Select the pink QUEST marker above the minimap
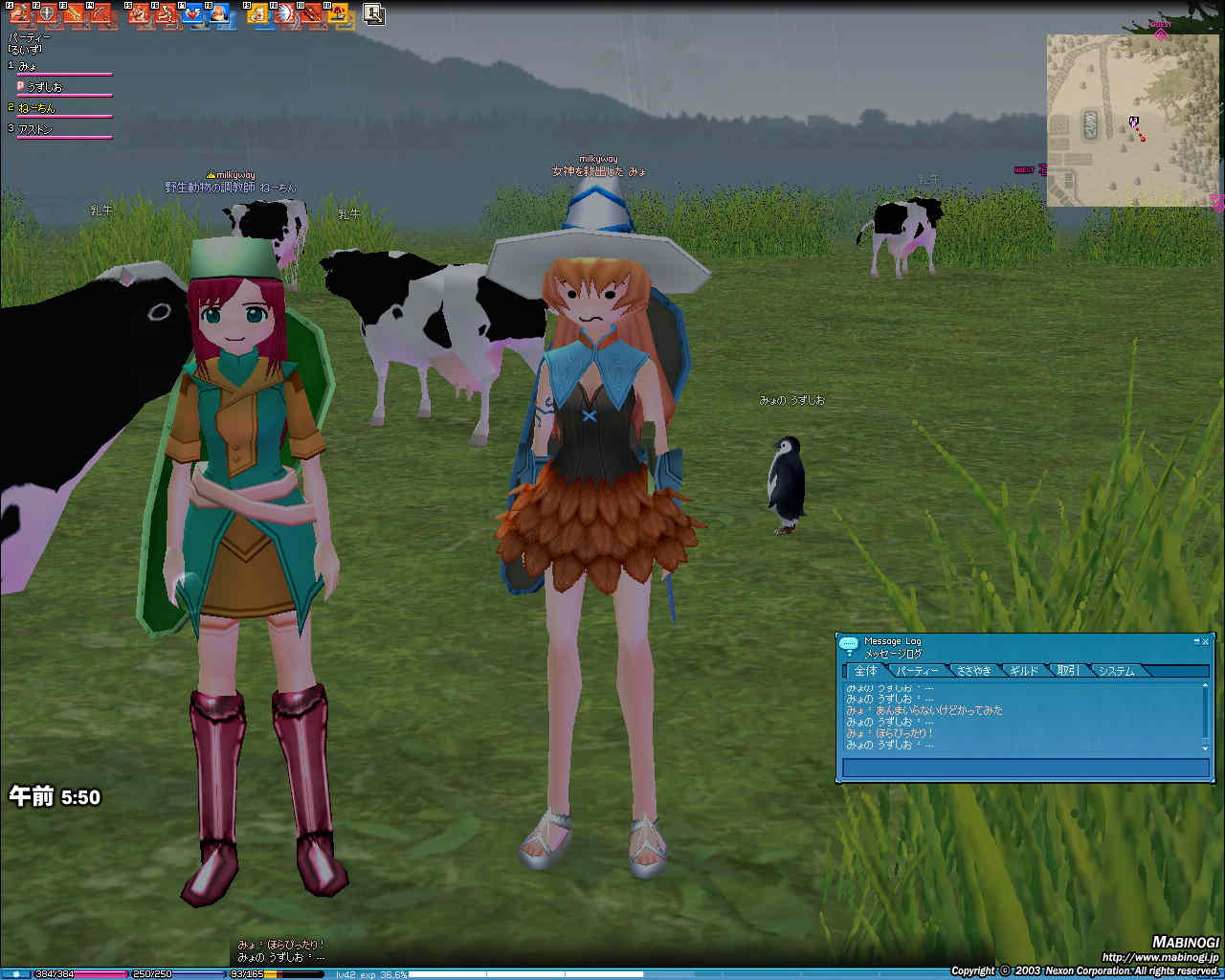Viewport: 1225px width, 980px height. click(x=1161, y=33)
